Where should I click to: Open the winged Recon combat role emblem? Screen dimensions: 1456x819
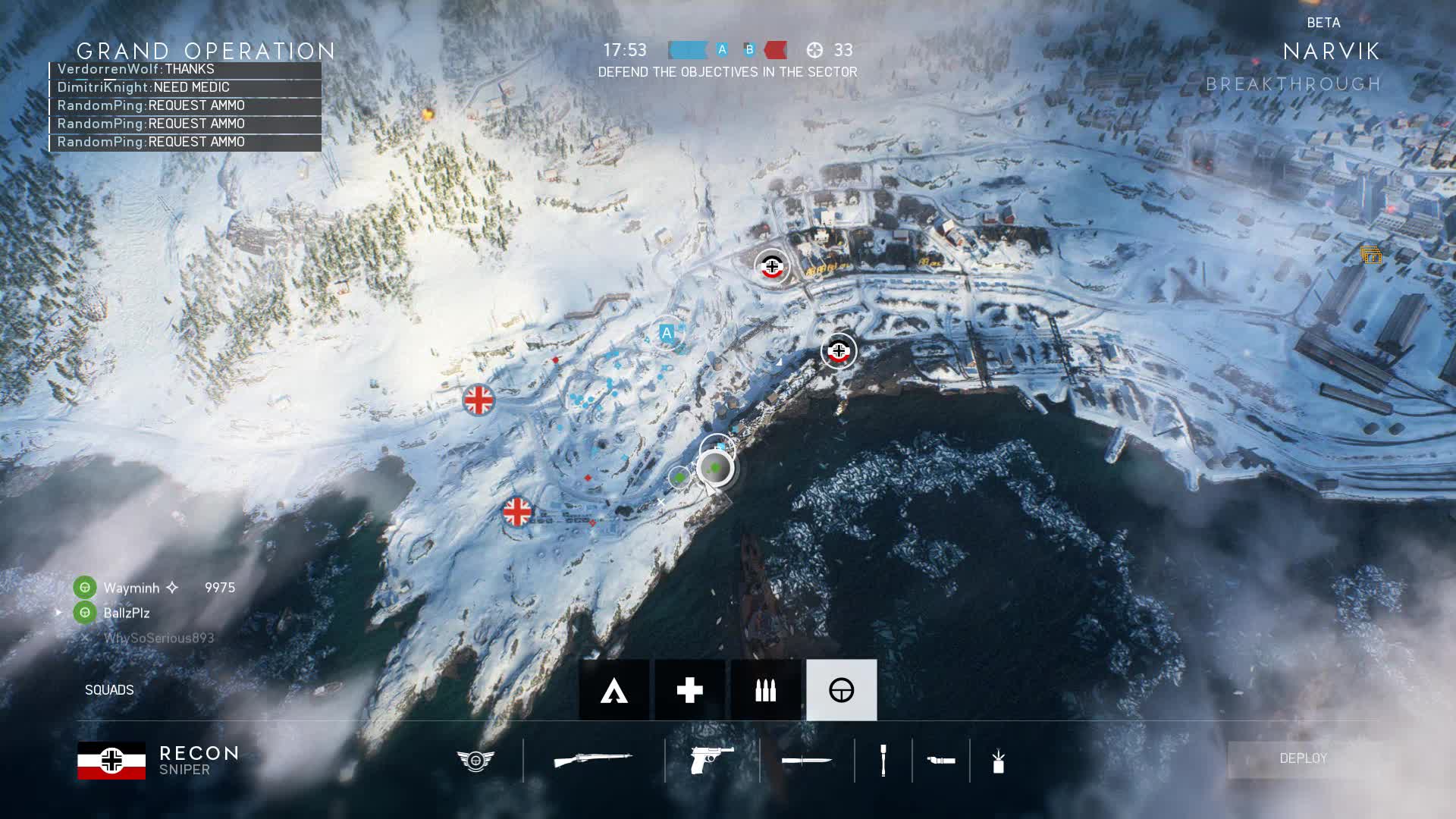(475, 760)
